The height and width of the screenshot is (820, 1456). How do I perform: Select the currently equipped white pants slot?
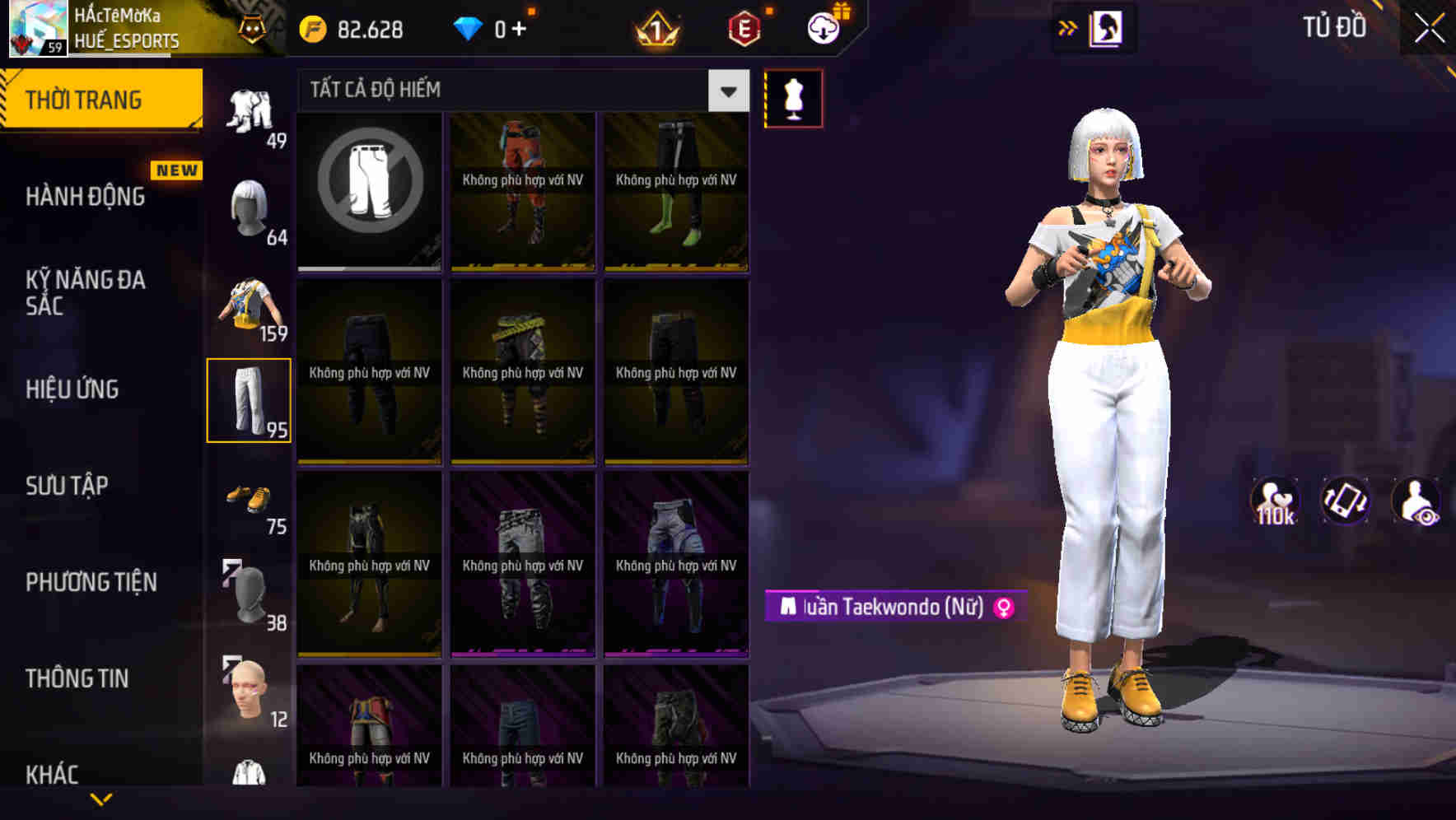(x=250, y=401)
